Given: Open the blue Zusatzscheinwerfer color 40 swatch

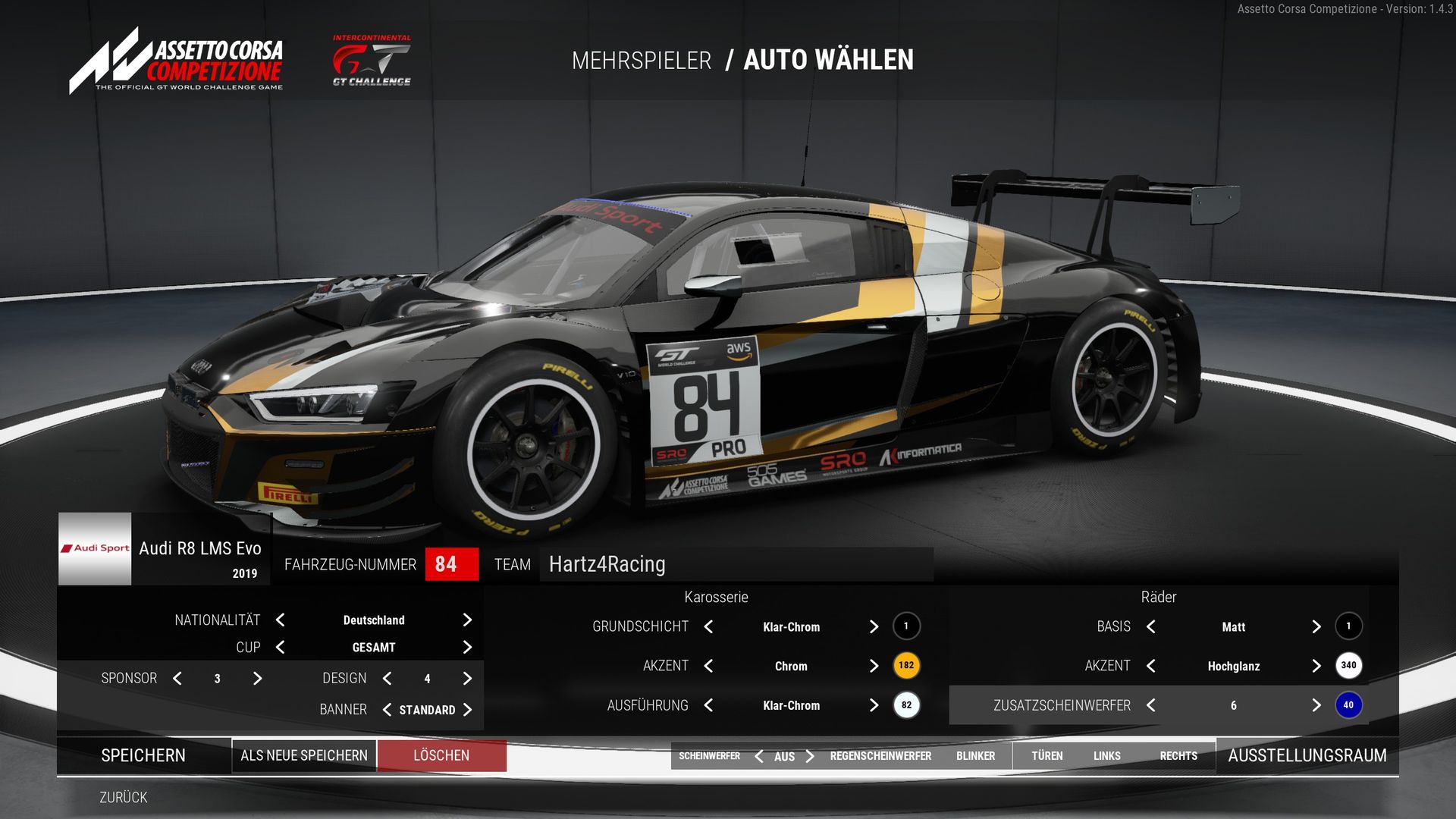Looking at the screenshot, I should click(1348, 705).
